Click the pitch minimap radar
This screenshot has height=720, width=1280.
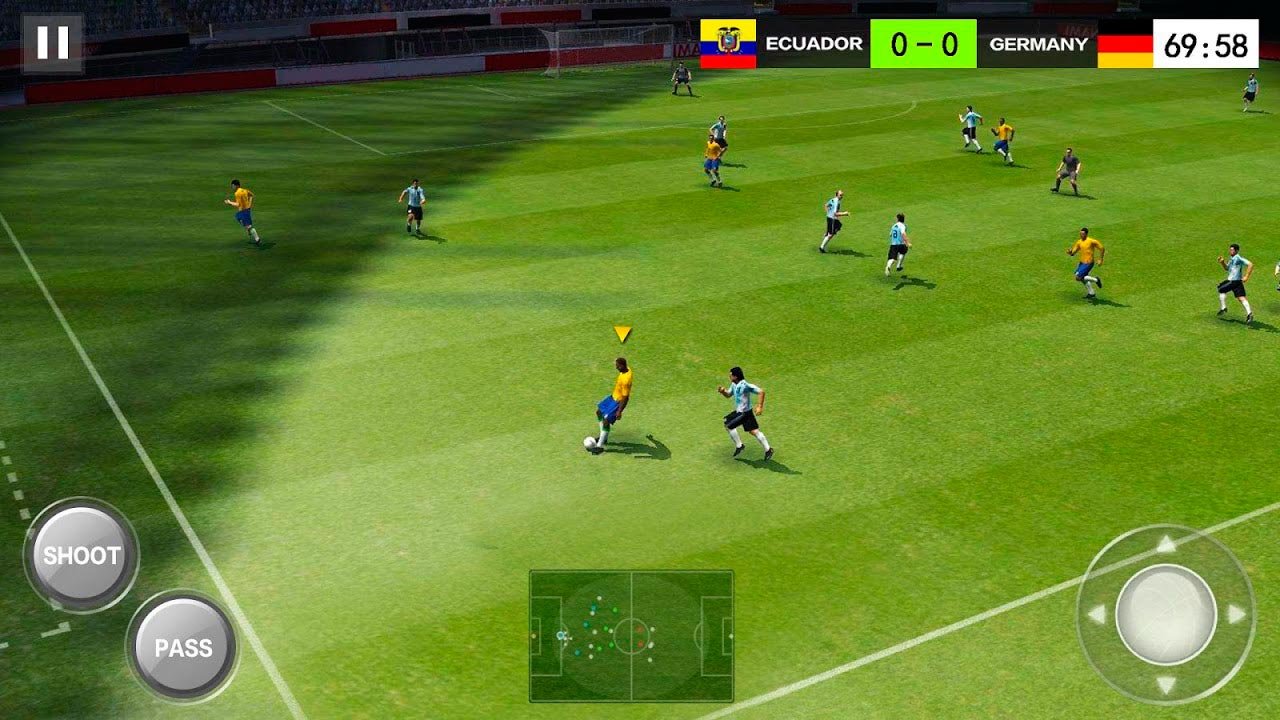[x=631, y=635]
